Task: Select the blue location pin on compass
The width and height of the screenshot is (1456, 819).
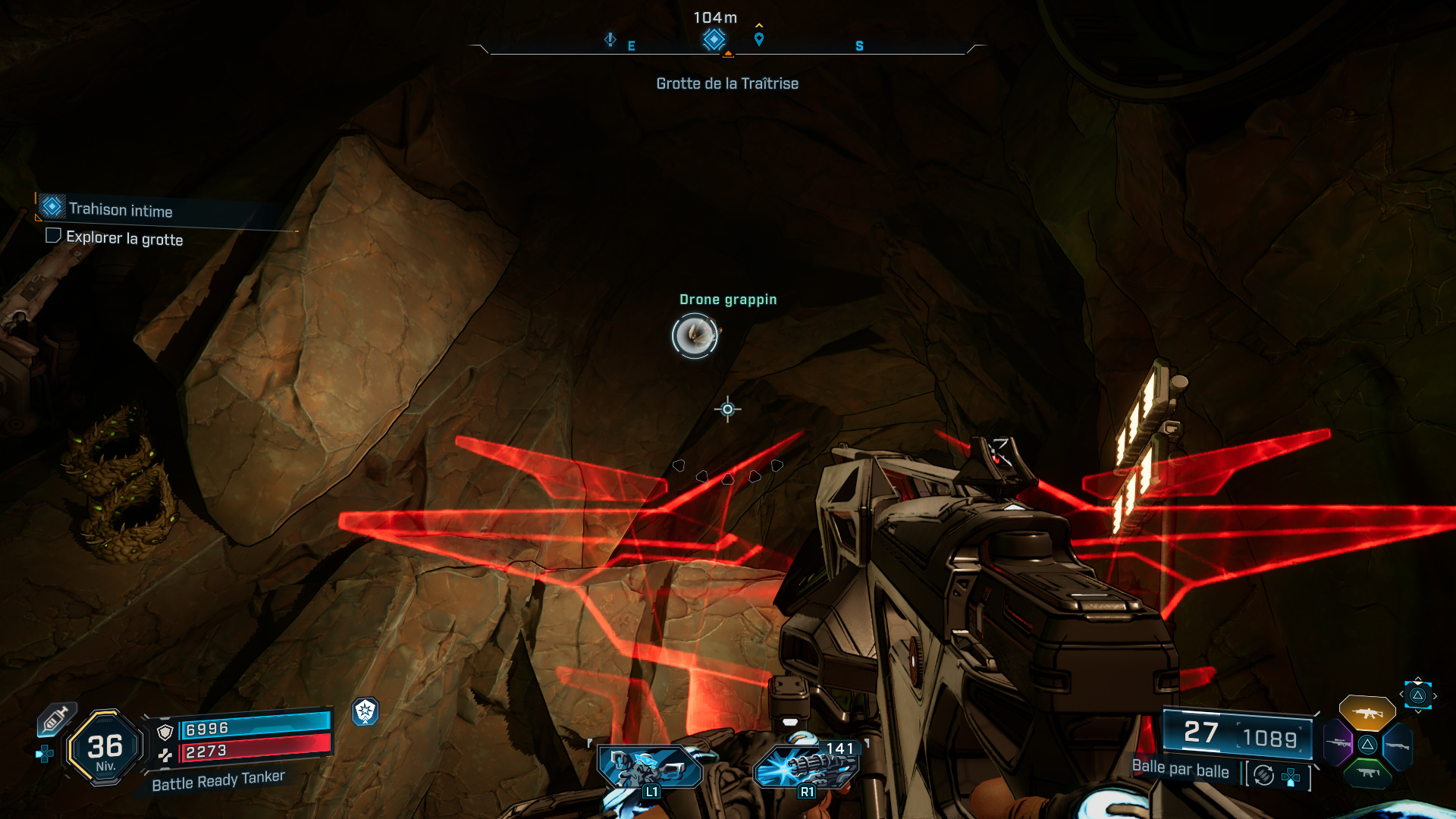Action: click(759, 39)
